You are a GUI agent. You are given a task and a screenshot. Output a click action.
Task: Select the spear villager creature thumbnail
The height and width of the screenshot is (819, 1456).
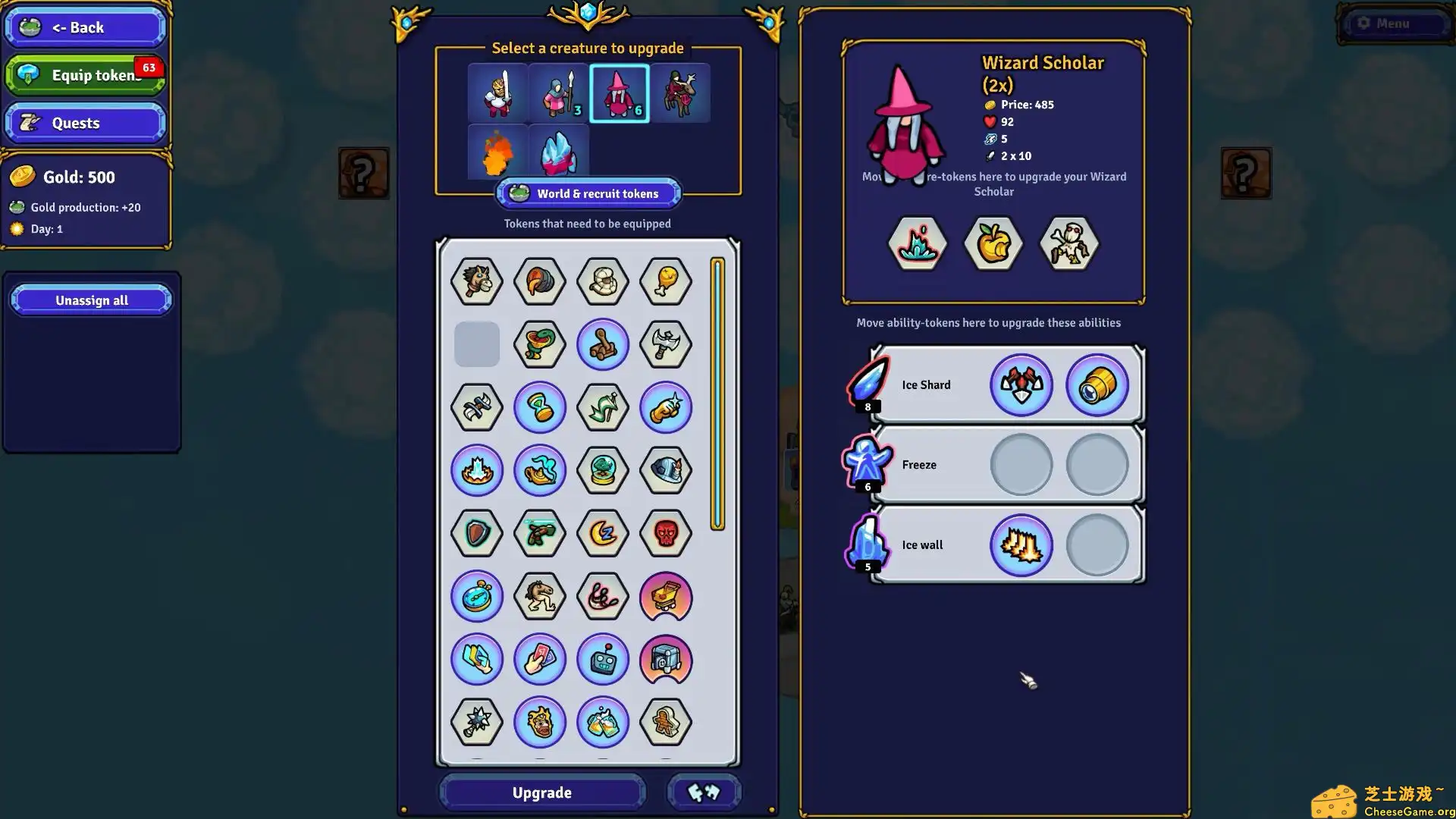(557, 93)
